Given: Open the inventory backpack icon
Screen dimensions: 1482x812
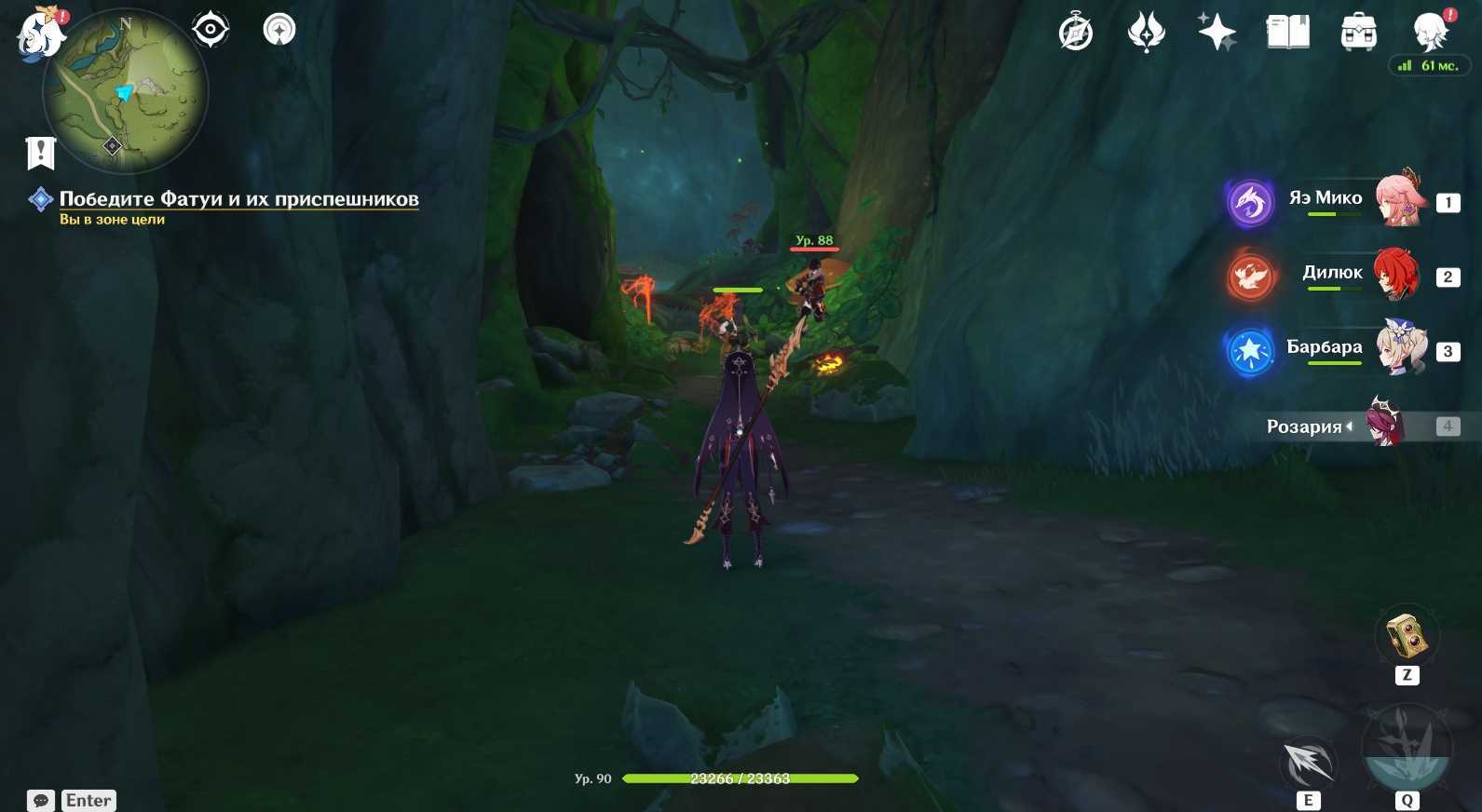Looking at the screenshot, I should pyautogui.click(x=1359, y=33).
